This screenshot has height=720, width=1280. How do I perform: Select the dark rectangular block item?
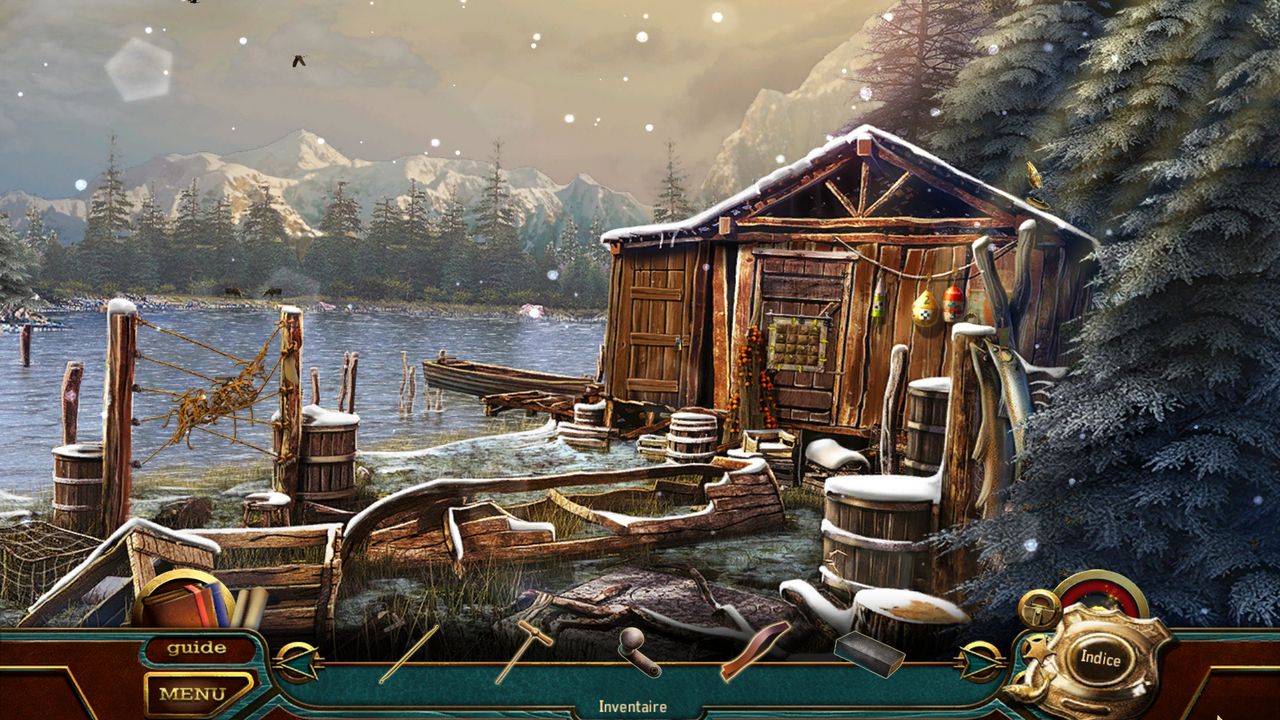(x=869, y=653)
